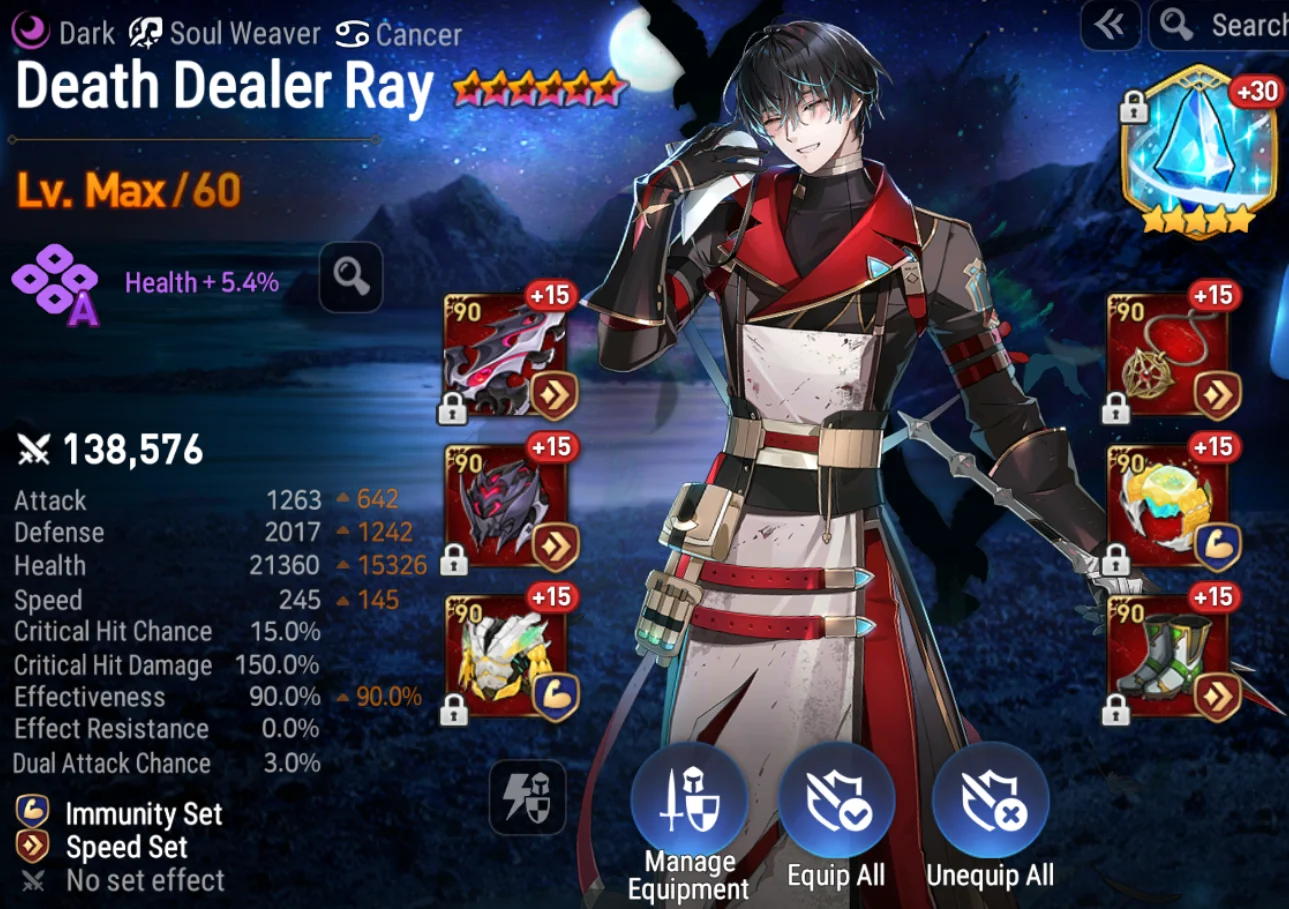This screenshot has width=1289, height=909.
Task: Open Manage Equipment
Action: tap(689, 801)
